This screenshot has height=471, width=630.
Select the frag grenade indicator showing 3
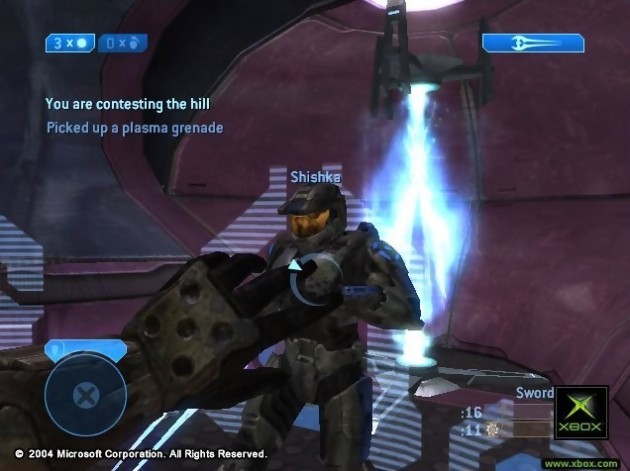tap(70, 43)
